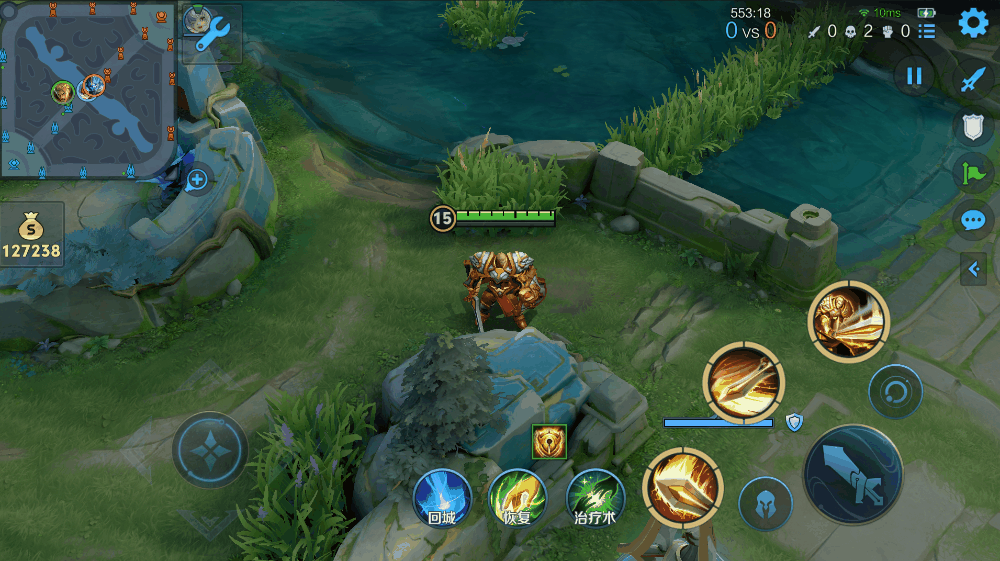
Task: Open the scoreboard list icon
Action: click(927, 31)
